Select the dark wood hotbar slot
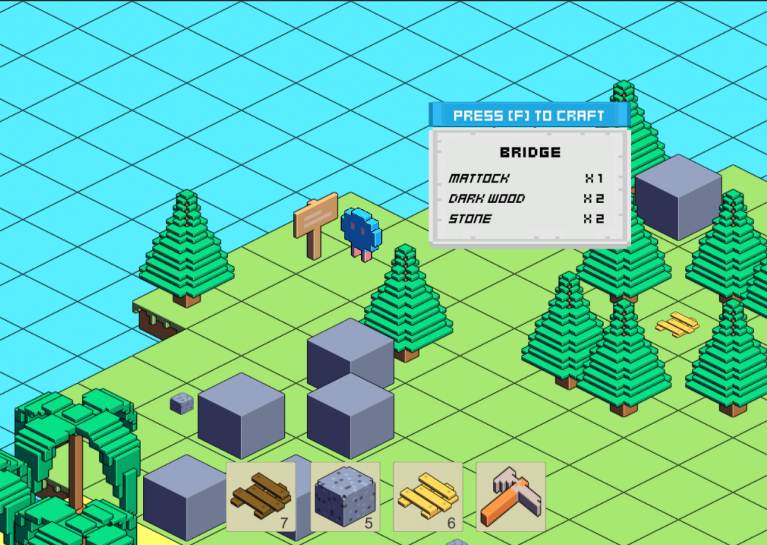Image resolution: width=767 pixels, height=545 pixels. tap(261, 495)
